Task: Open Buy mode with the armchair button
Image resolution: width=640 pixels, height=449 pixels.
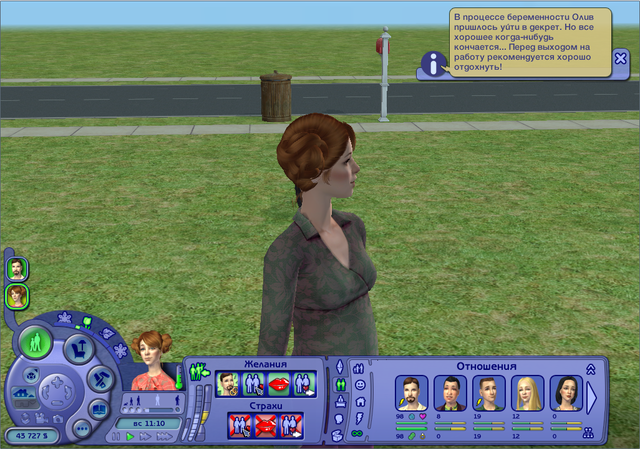Action: (79, 349)
